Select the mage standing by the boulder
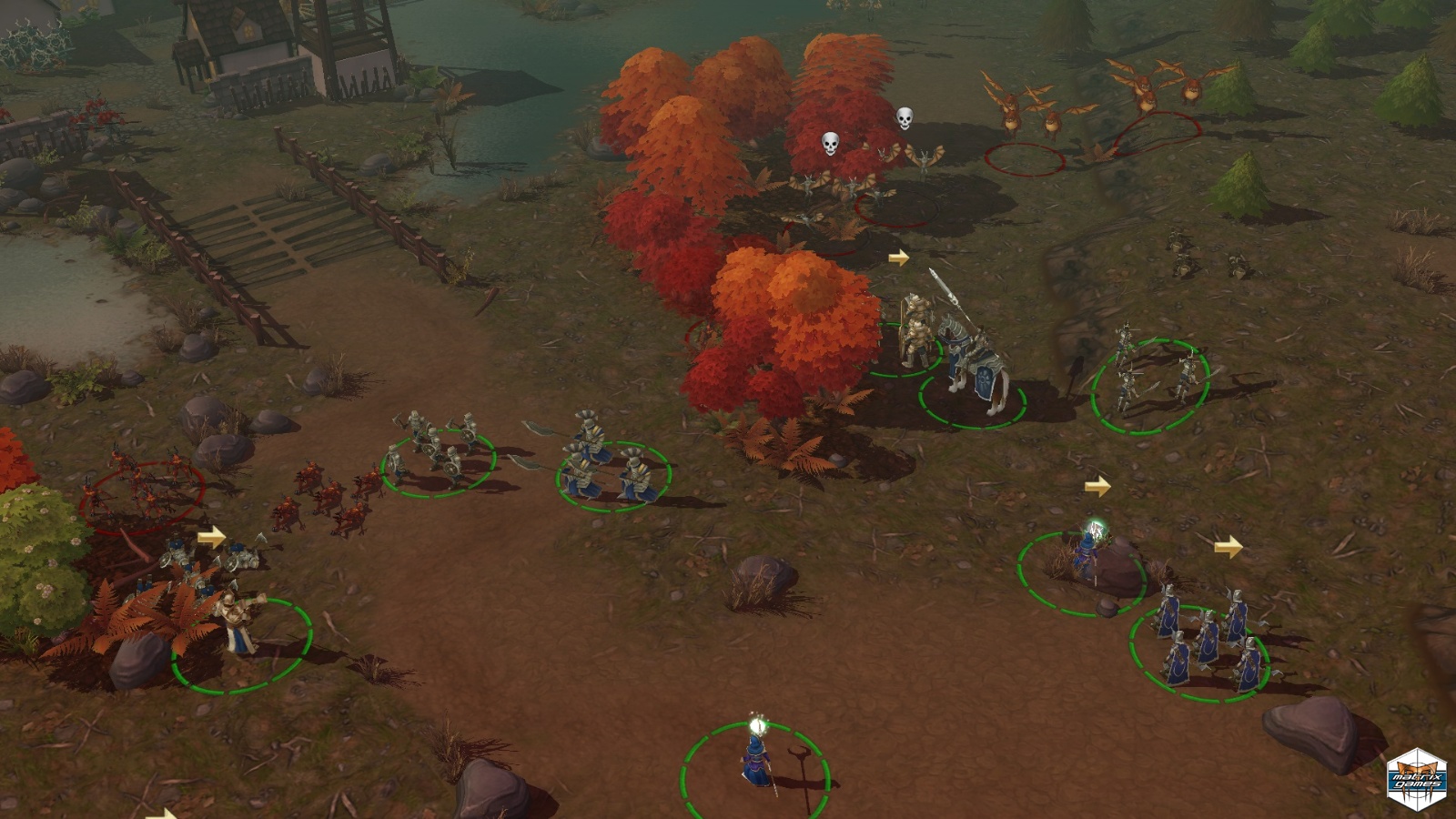Screen dimensions: 1456x819 [1087, 551]
